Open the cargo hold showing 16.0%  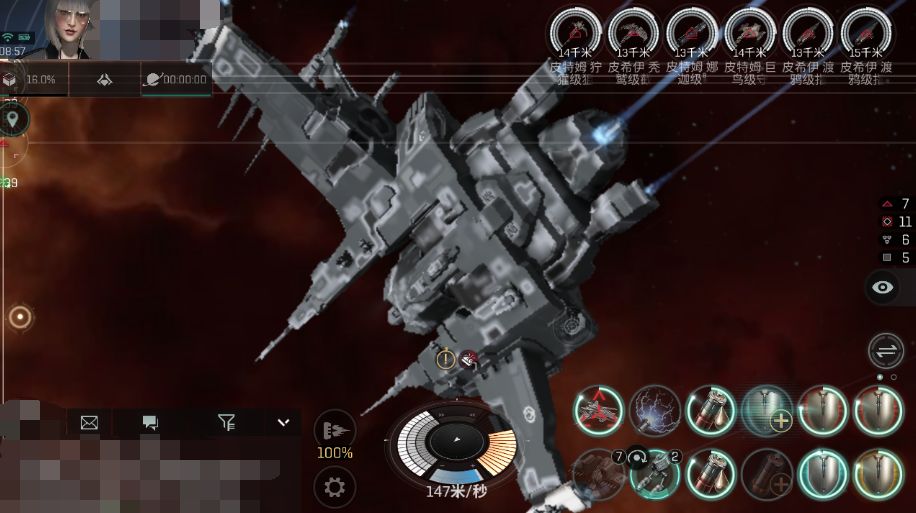click(30, 79)
